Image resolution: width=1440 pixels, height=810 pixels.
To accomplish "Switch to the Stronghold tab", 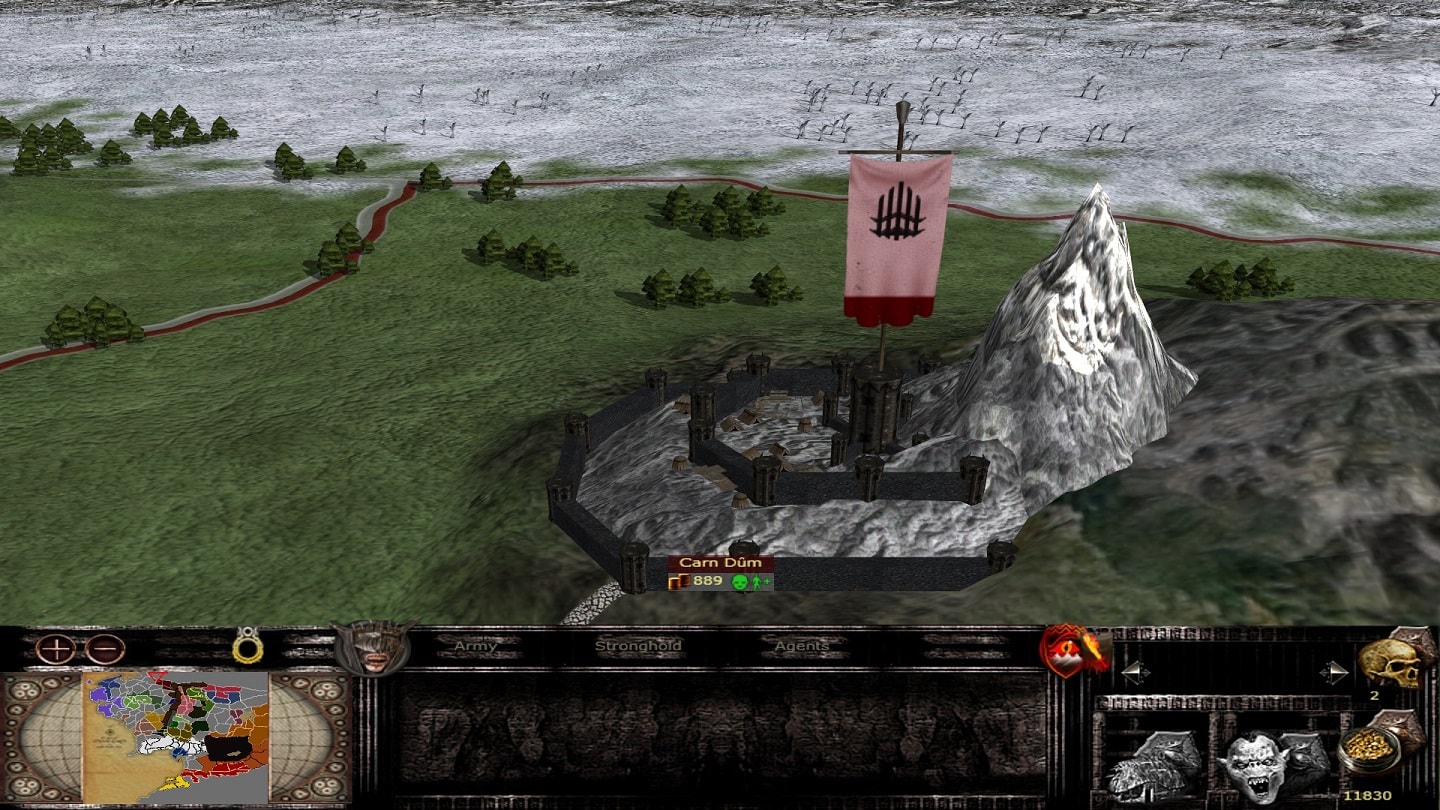I will coord(638,646).
